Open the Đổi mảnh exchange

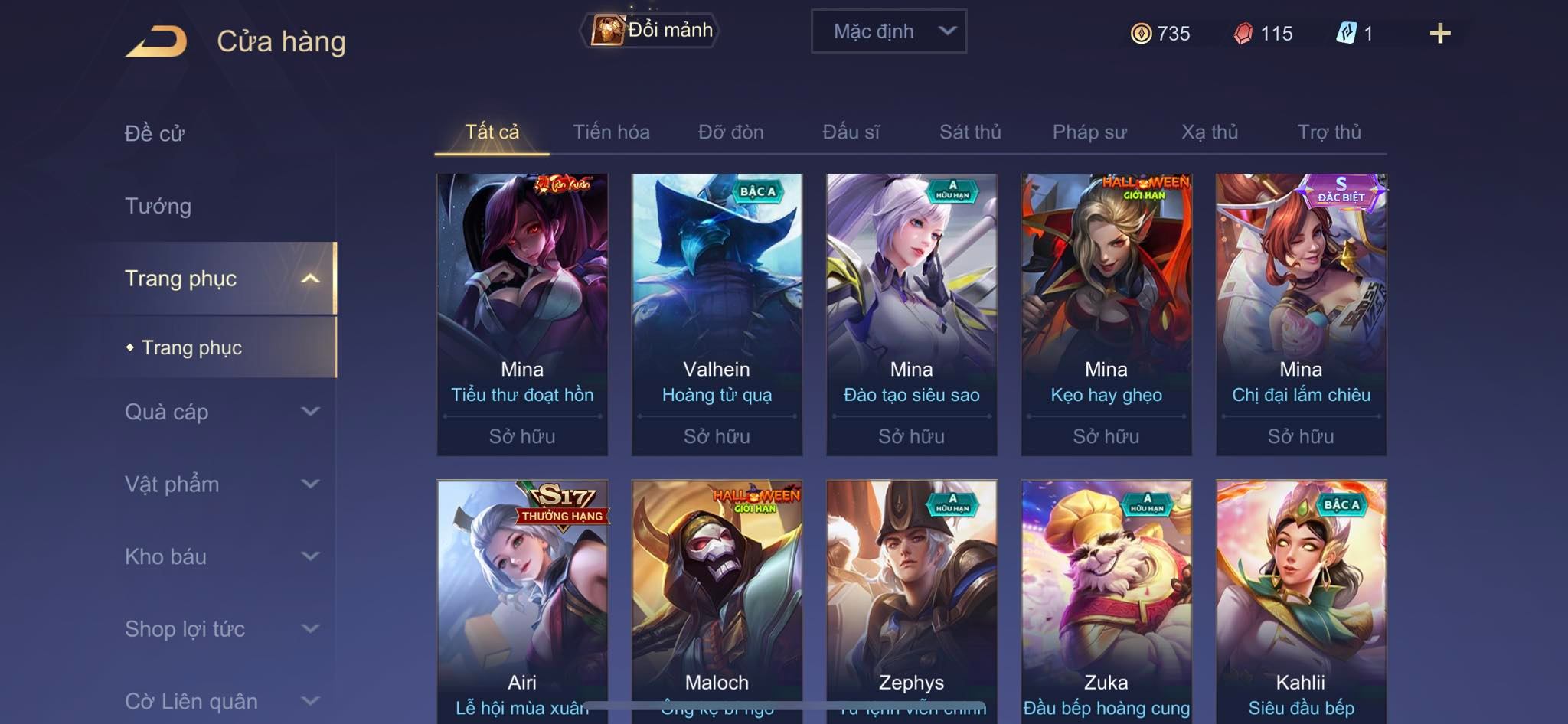(652, 31)
